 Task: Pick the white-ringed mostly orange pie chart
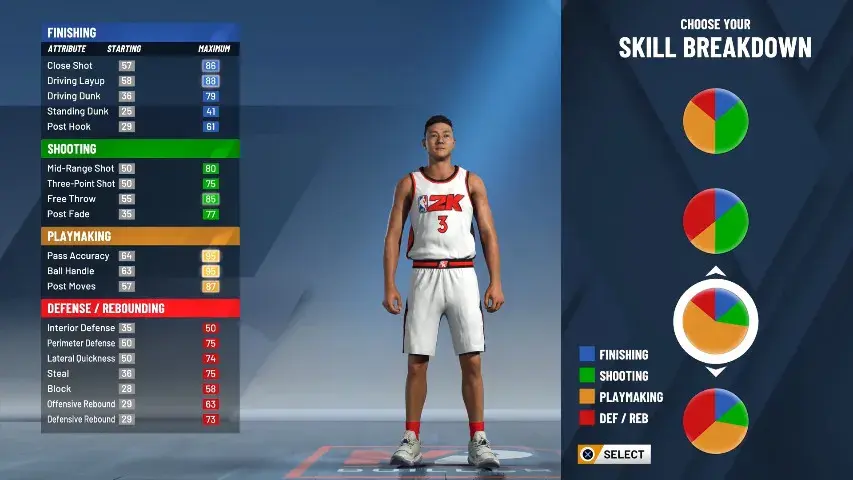tap(715, 321)
